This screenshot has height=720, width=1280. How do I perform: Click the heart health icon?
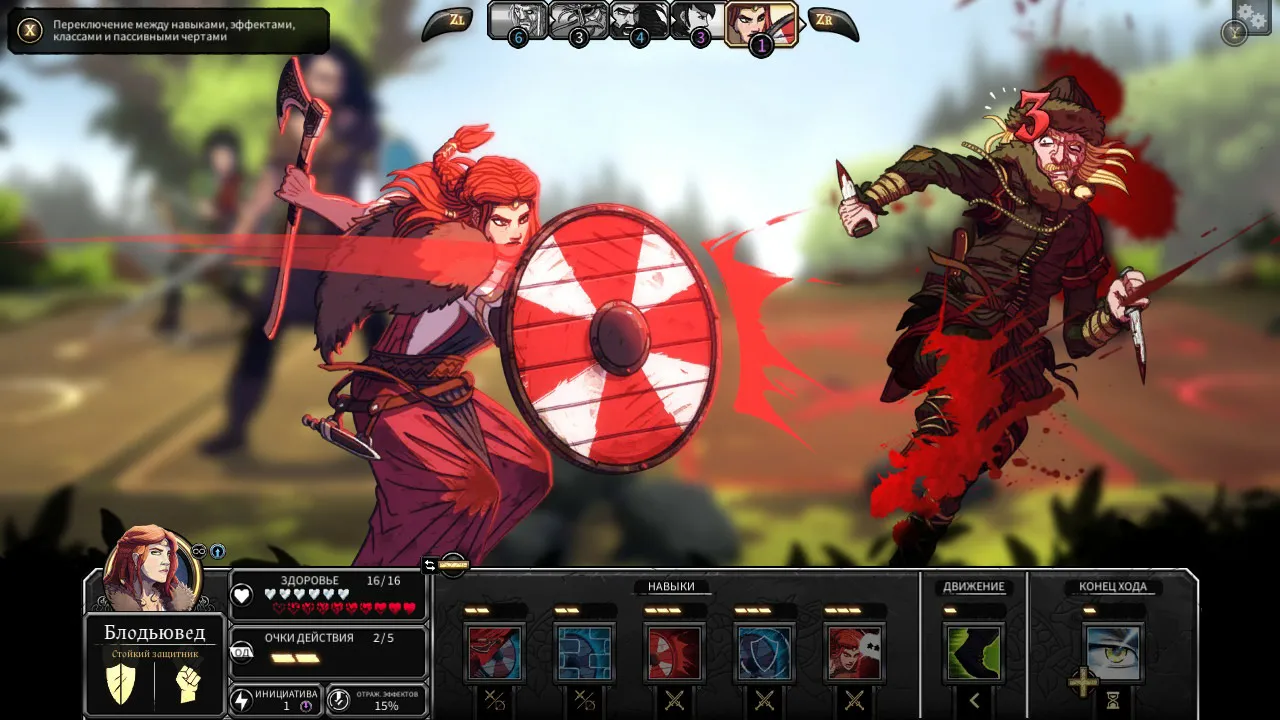tap(242, 596)
